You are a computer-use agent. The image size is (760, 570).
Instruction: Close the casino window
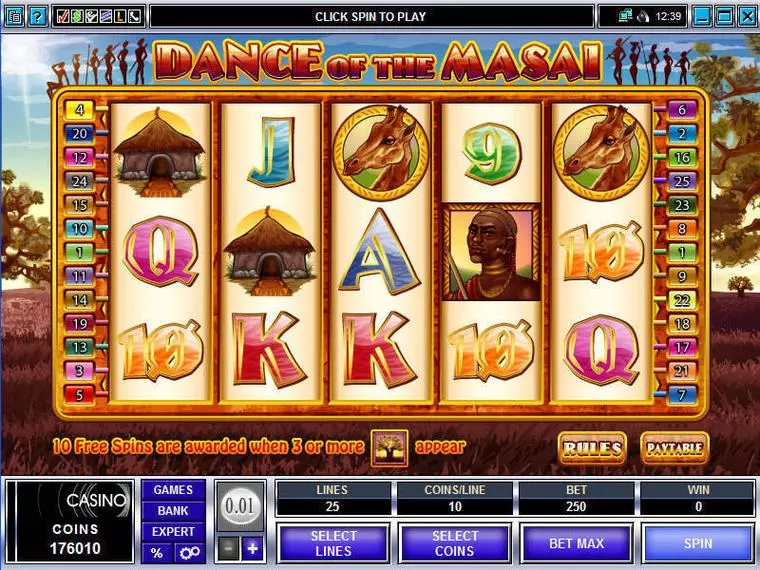(x=748, y=16)
